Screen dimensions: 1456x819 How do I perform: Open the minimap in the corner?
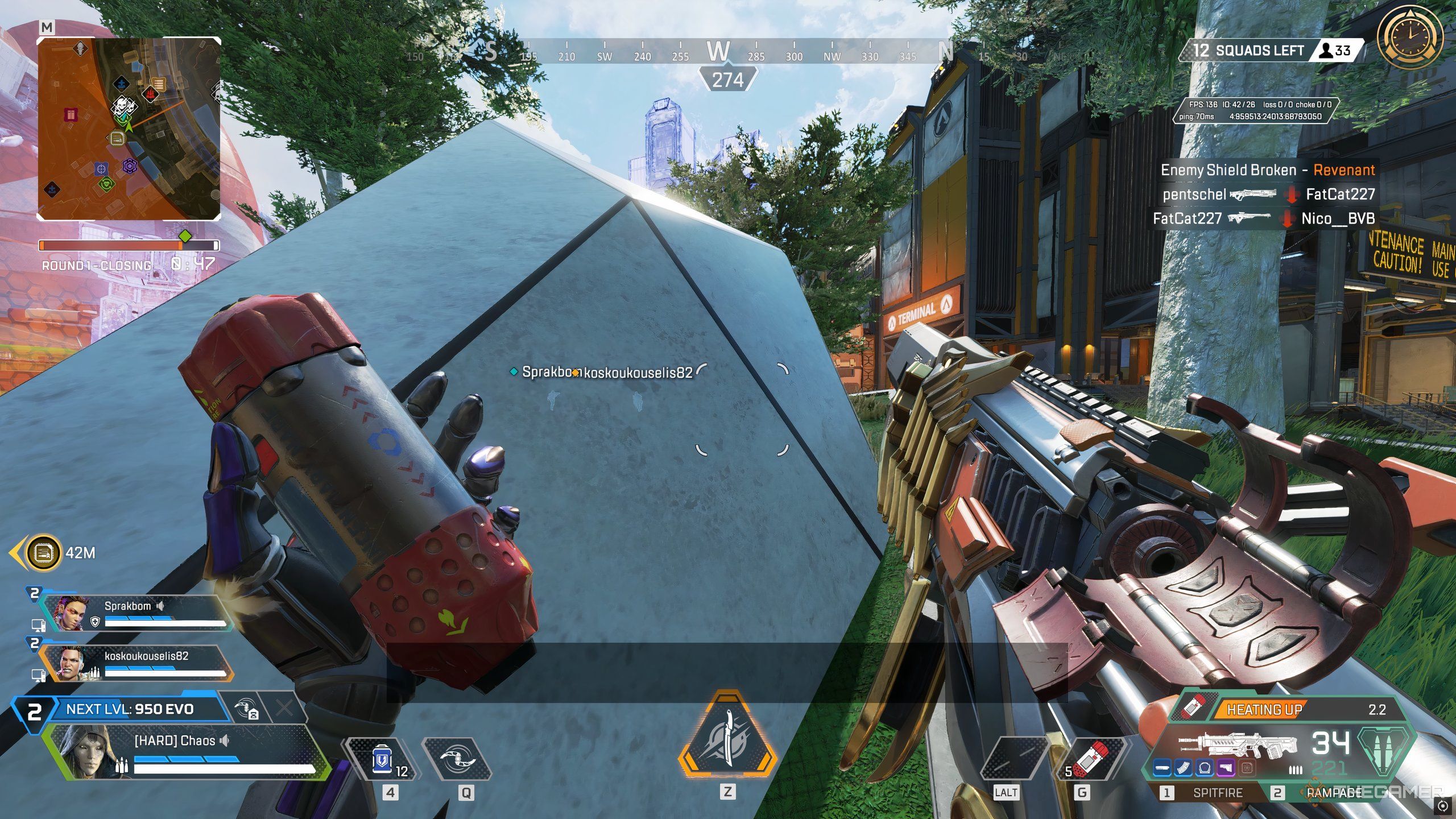pos(129,129)
